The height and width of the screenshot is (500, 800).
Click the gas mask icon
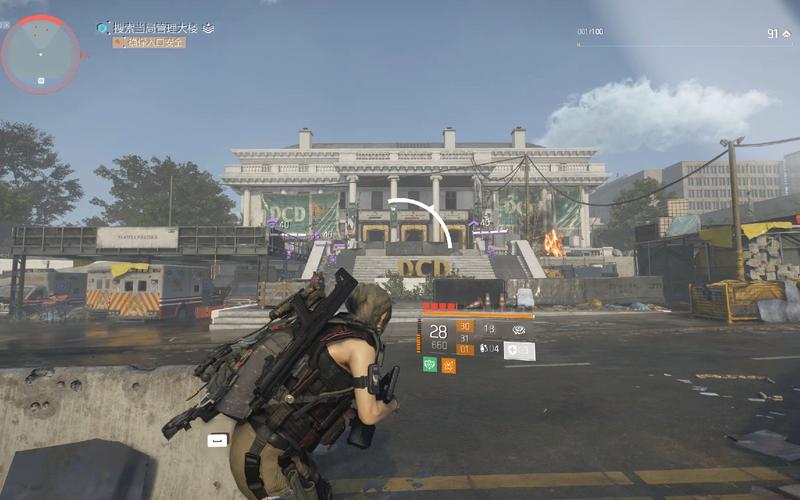519,328
